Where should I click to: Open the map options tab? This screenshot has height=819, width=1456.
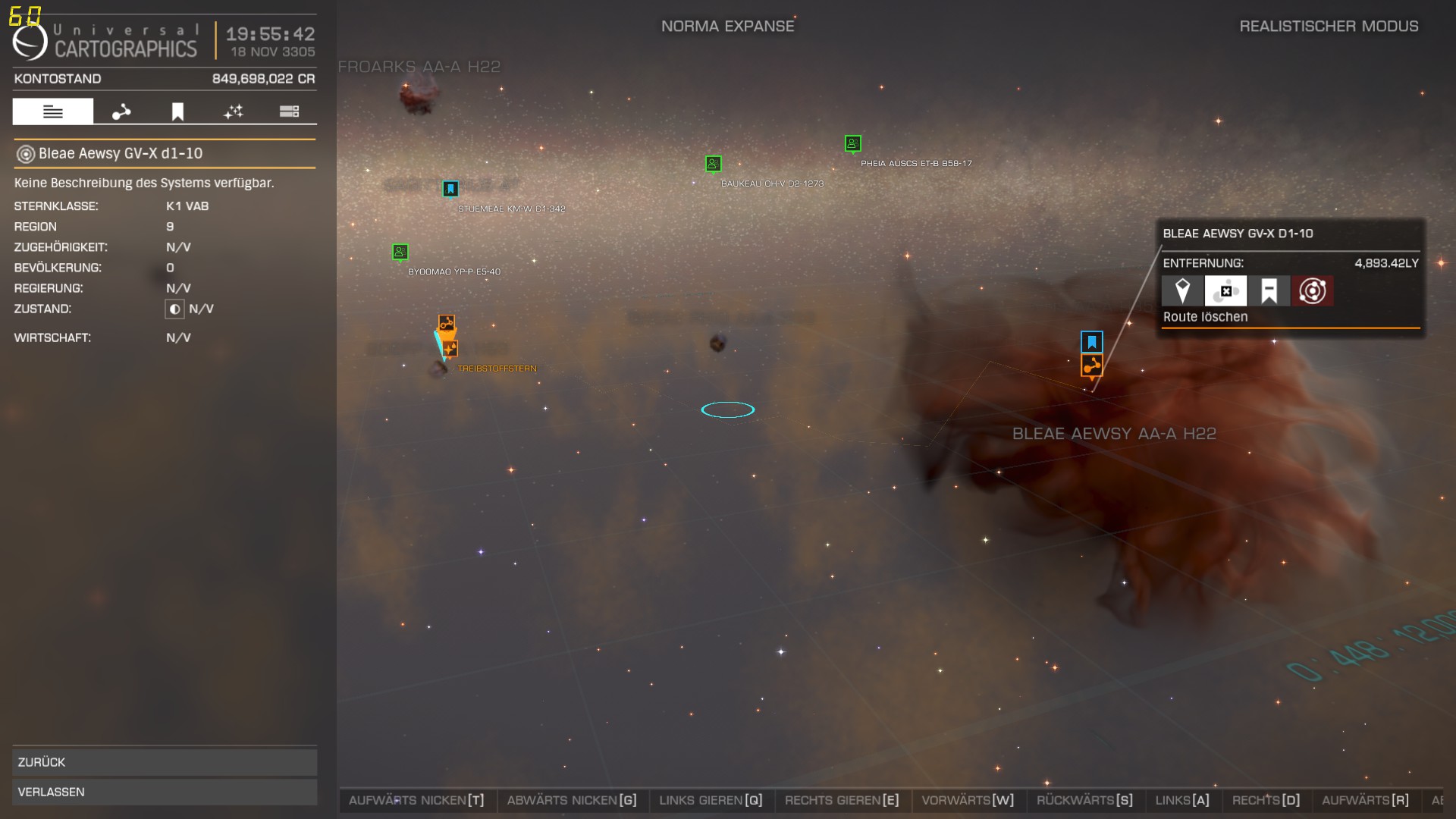(289, 111)
